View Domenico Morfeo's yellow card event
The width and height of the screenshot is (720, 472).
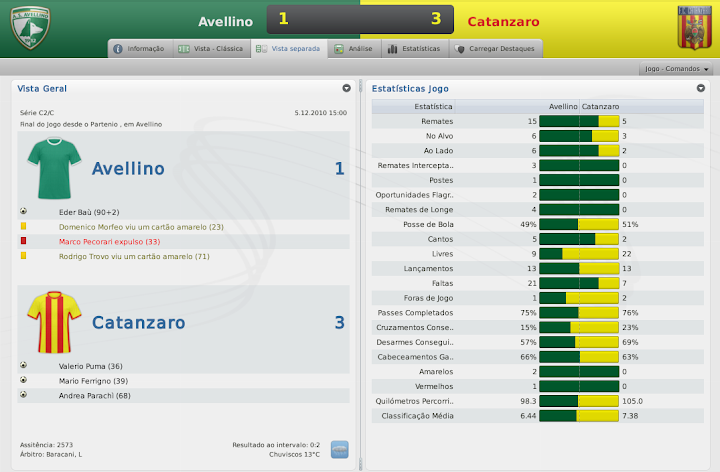[141, 227]
